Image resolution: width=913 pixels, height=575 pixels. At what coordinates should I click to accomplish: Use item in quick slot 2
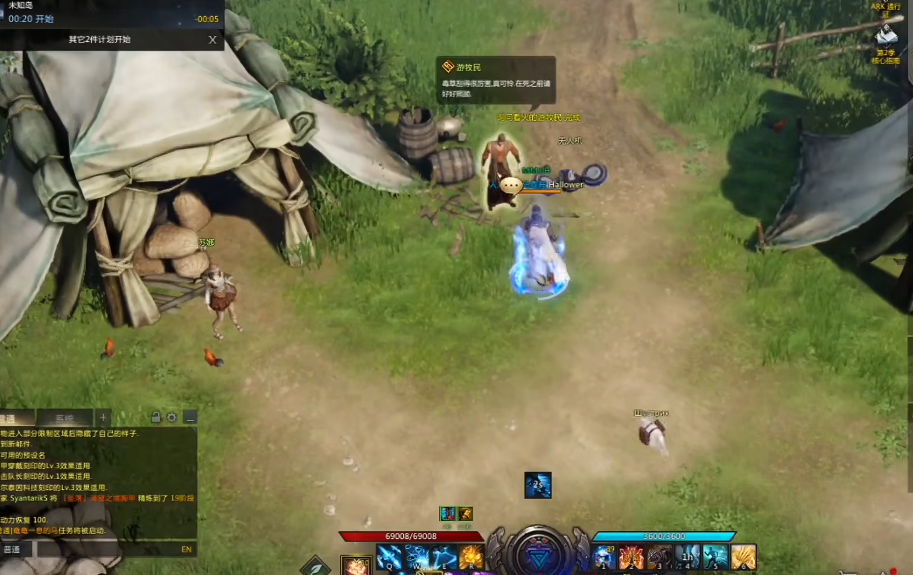pyautogui.click(x=631, y=557)
